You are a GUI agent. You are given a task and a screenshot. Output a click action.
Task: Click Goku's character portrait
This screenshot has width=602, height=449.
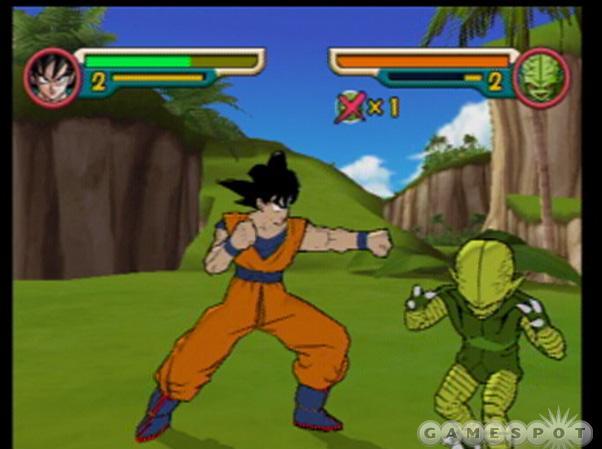[52, 77]
